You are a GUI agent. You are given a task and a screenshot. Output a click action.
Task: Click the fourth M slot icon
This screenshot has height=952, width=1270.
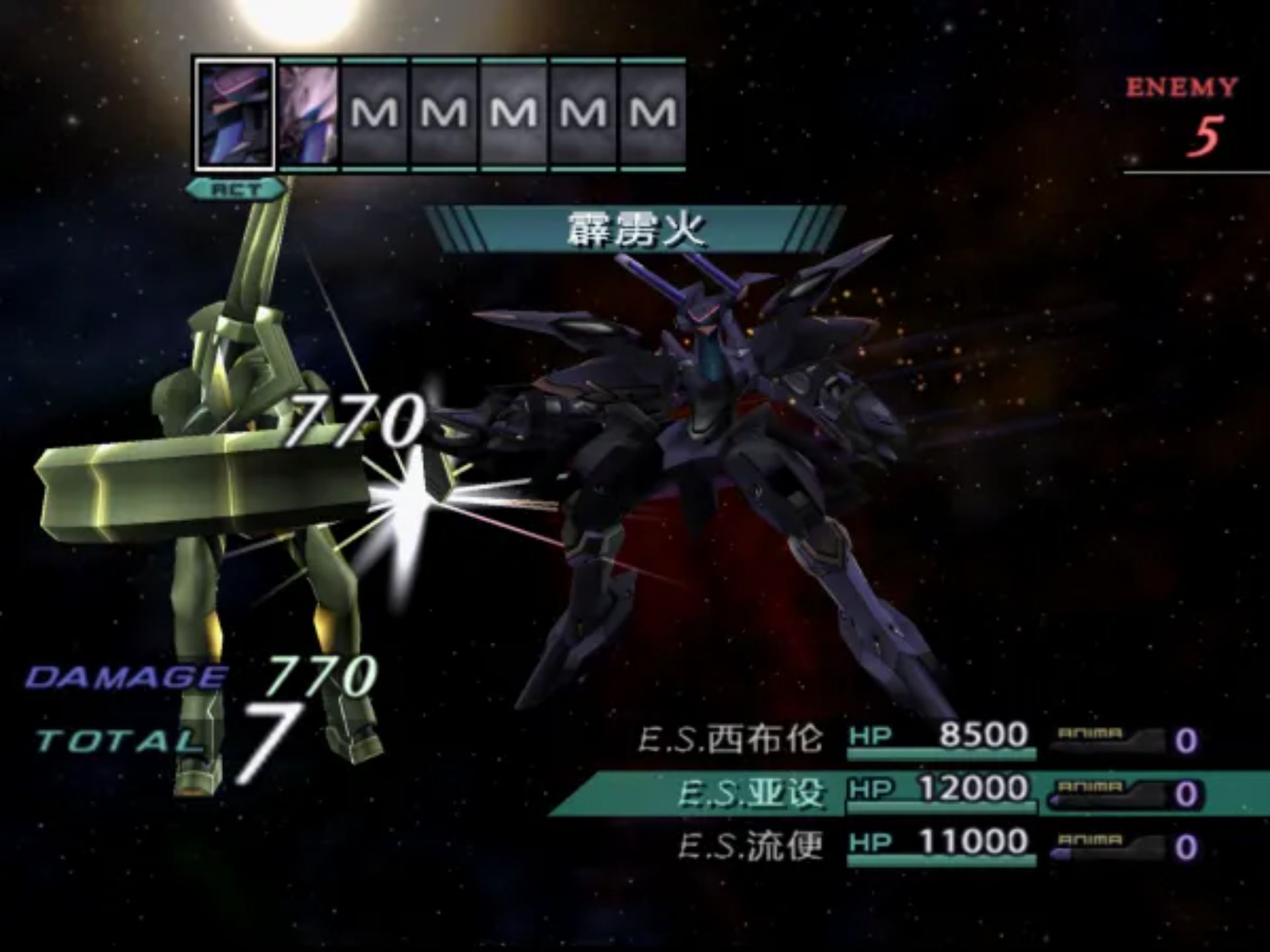pyautogui.click(x=583, y=112)
